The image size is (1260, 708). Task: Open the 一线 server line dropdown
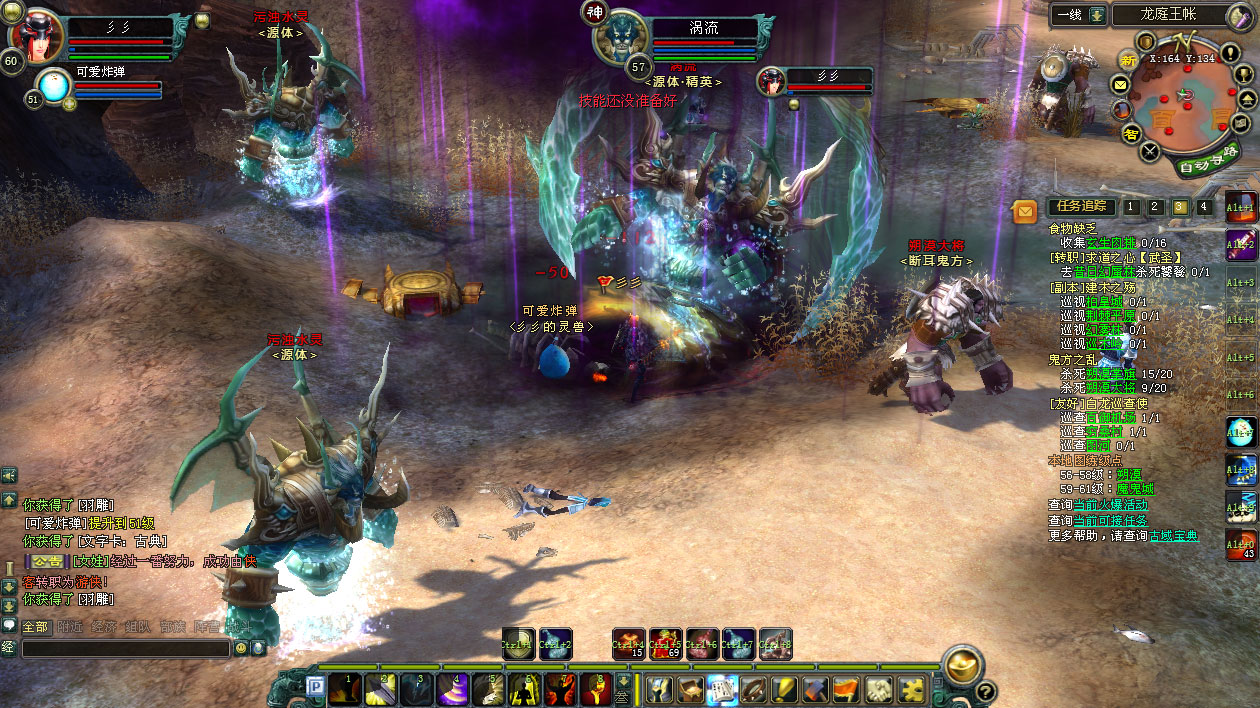coord(1097,14)
